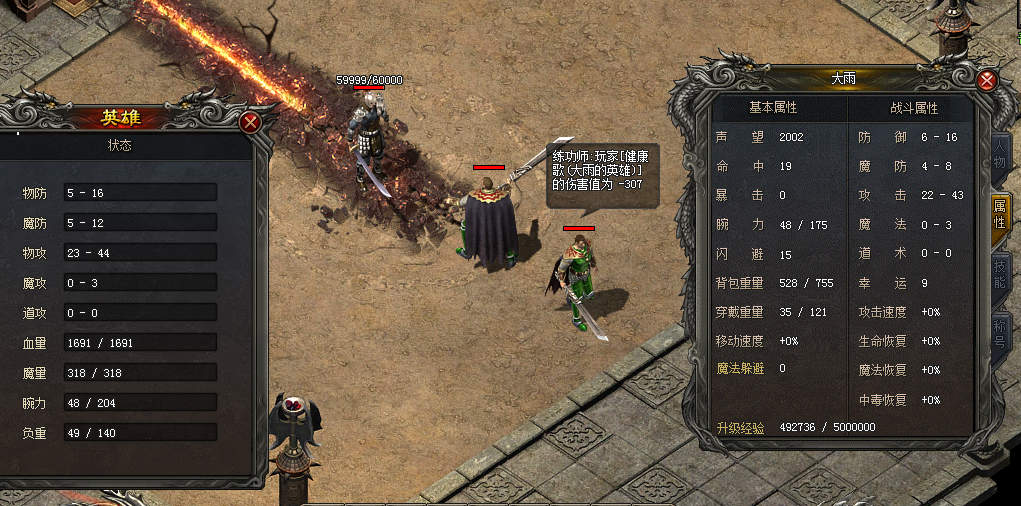Close the 大雨 character attributes window

987,81
